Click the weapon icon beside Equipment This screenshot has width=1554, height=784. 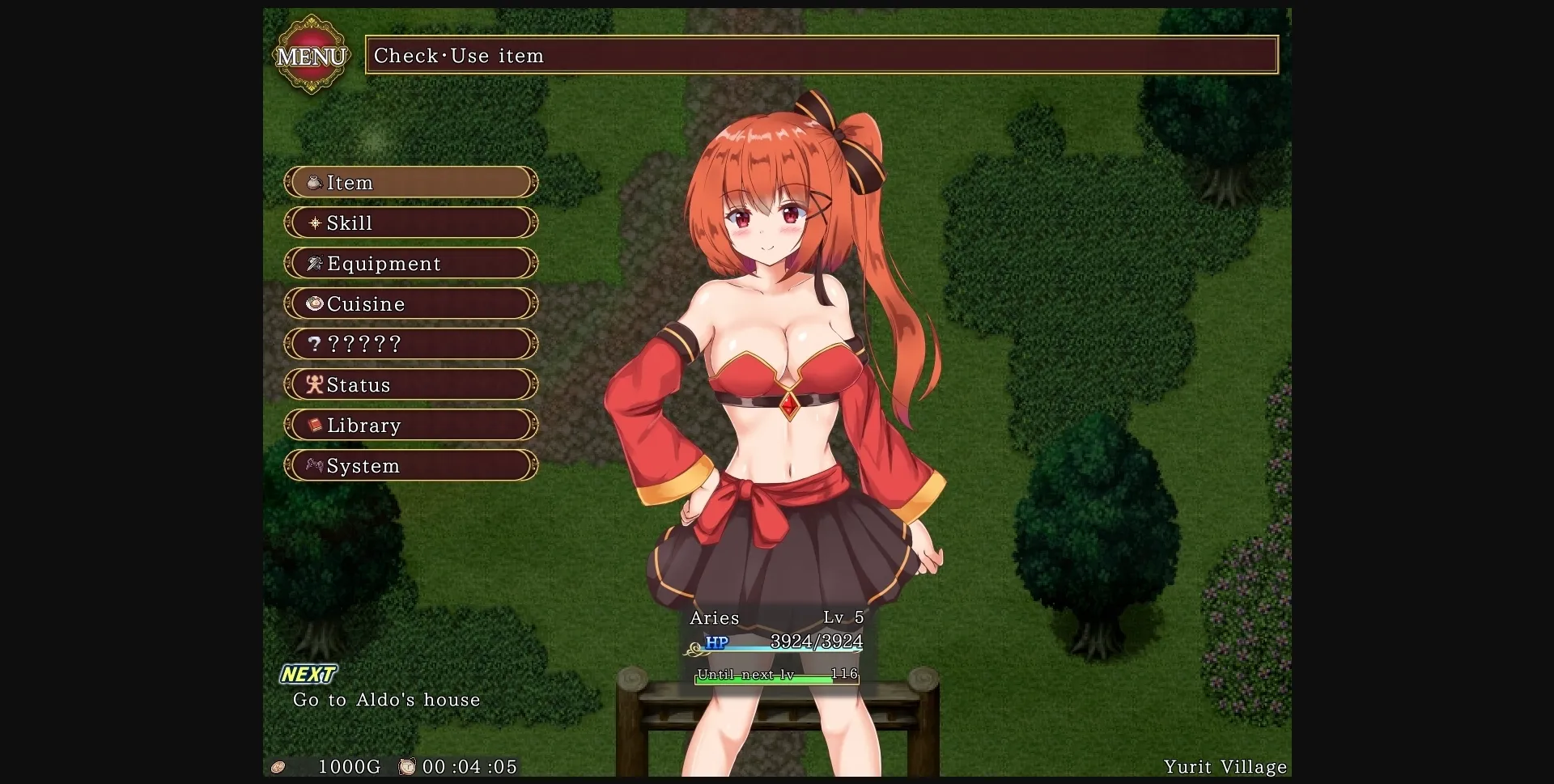pyautogui.click(x=313, y=264)
